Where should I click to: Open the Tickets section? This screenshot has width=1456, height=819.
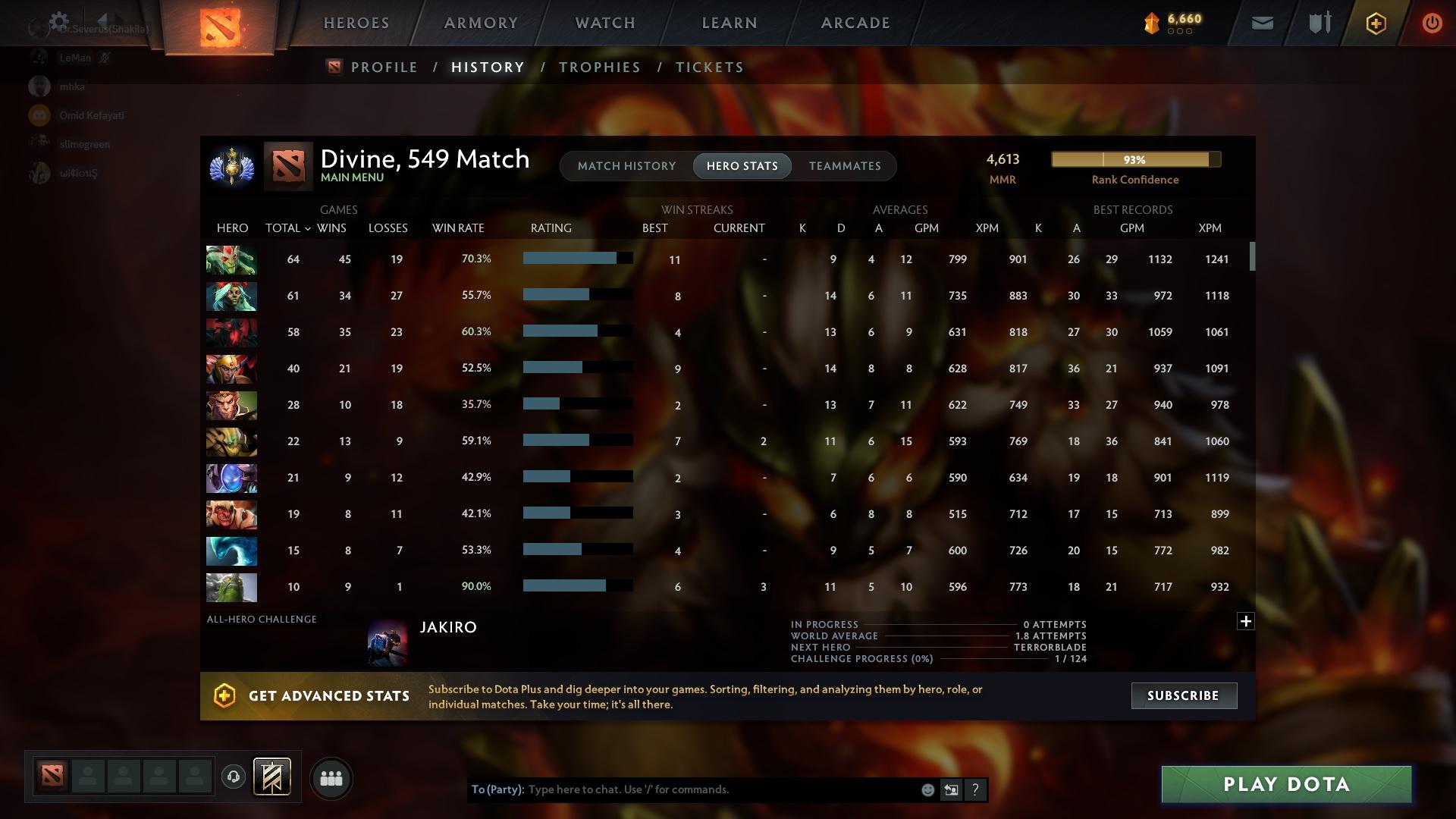click(x=709, y=67)
